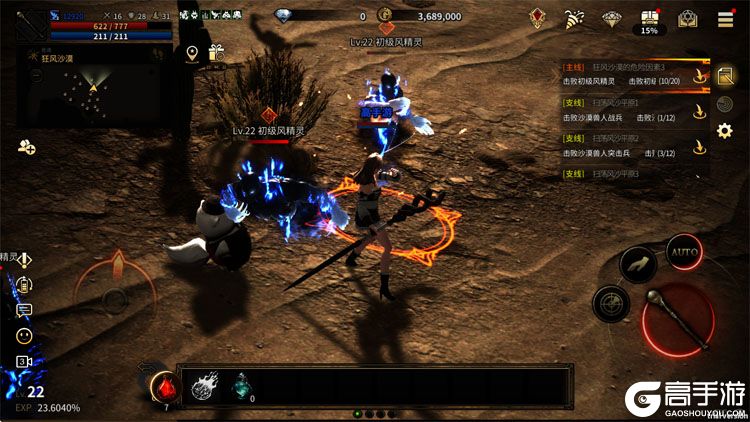750x422 pixels.
Task: Open the diamond shop icon
Action: 613,19
